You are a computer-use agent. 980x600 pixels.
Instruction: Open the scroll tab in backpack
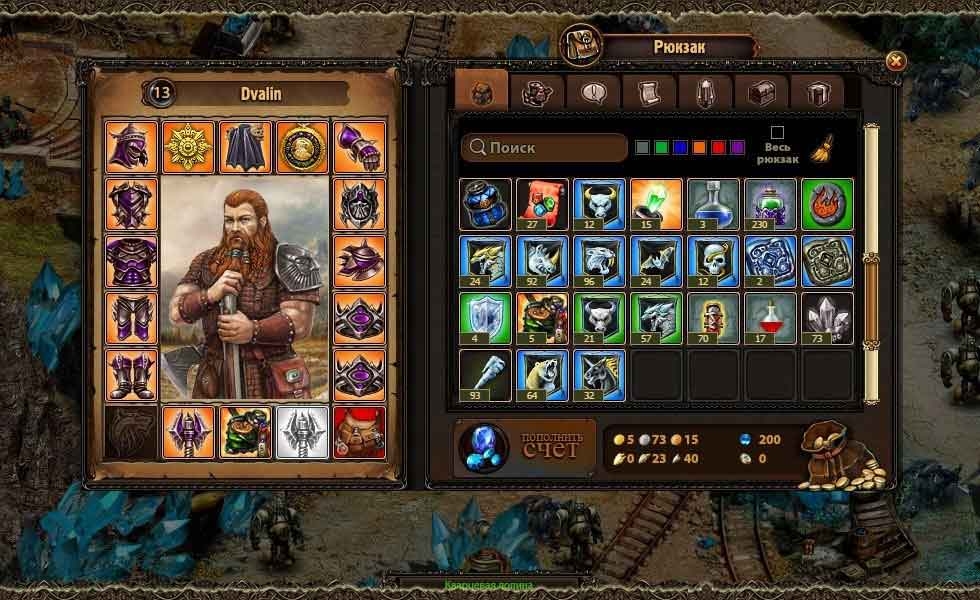[x=650, y=93]
